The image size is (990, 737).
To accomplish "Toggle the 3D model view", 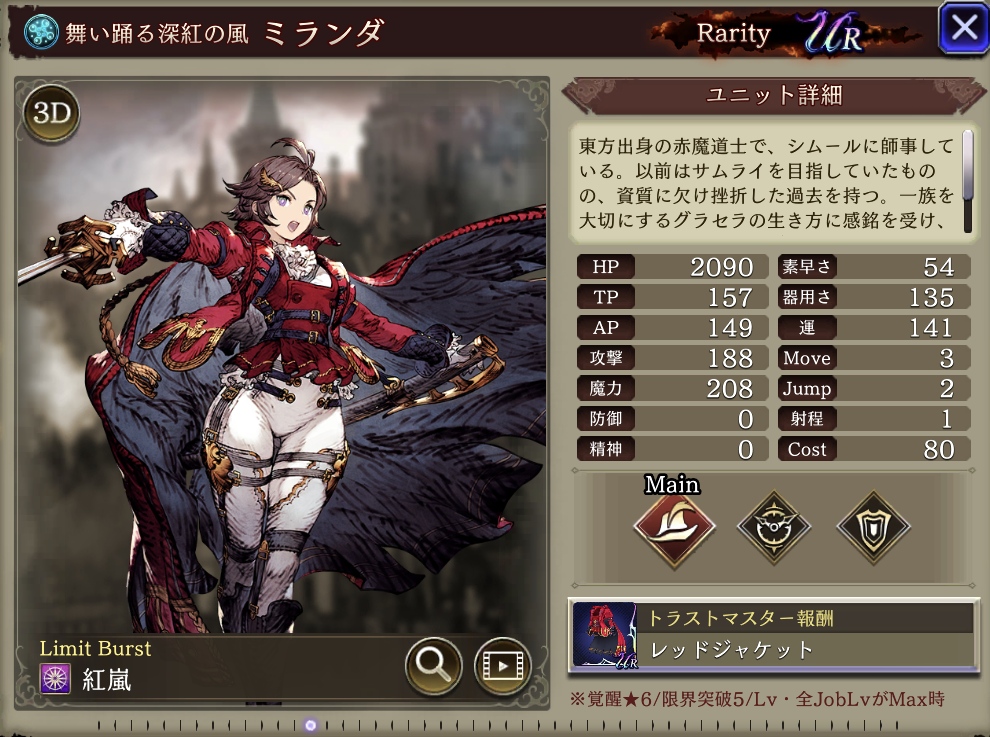I will tap(51, 113).
